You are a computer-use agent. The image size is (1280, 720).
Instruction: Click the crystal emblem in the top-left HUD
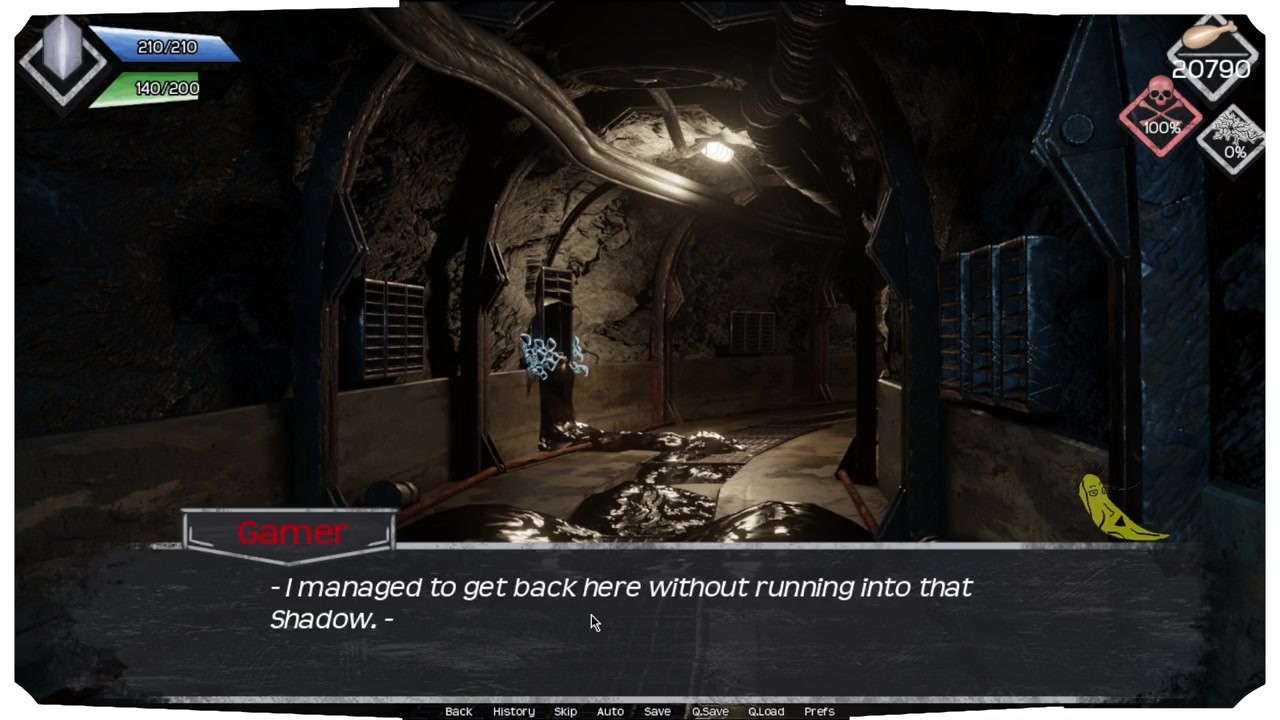tap(62, 57)
